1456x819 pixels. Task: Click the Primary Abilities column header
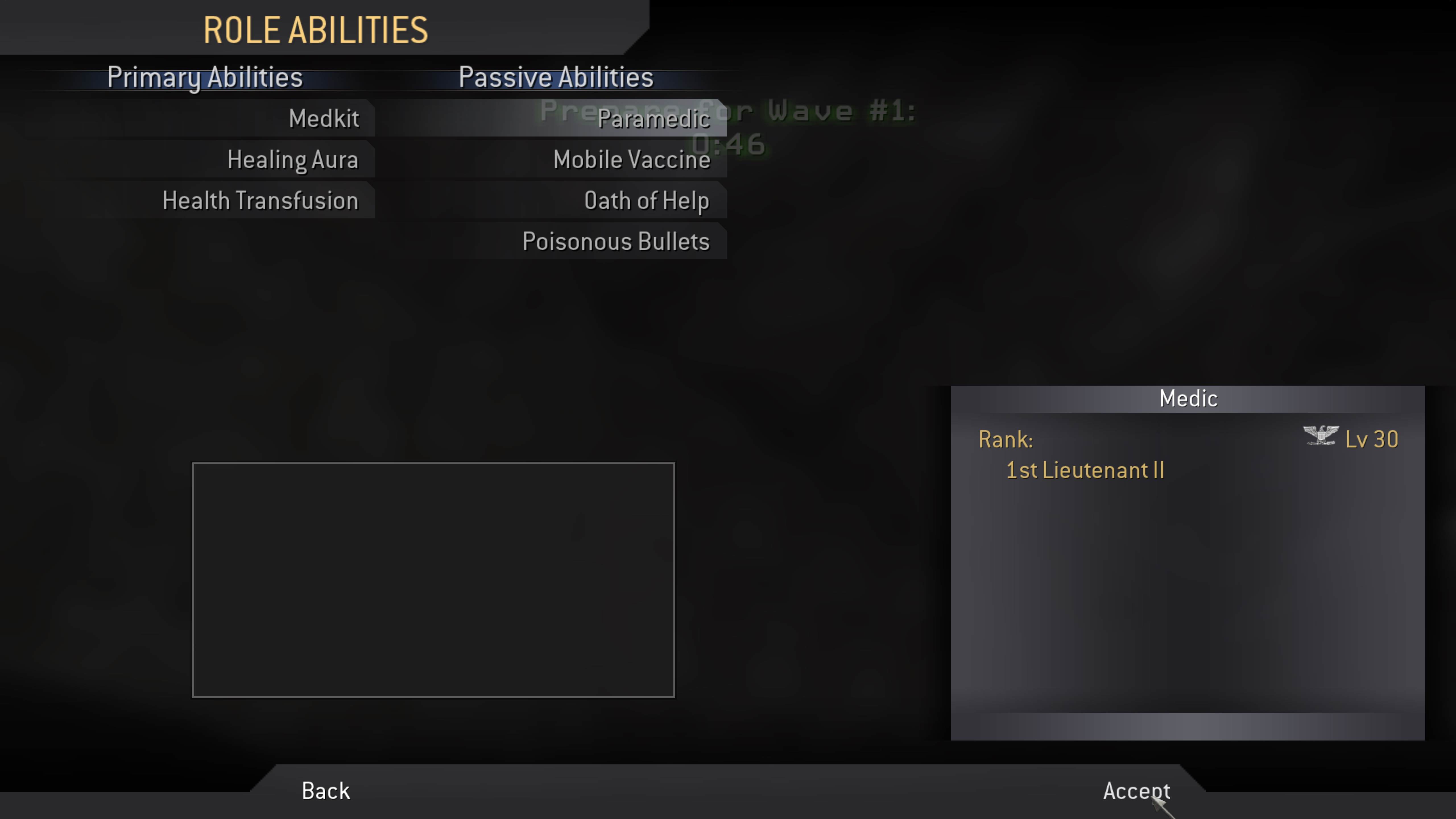[x=205, y=77]
